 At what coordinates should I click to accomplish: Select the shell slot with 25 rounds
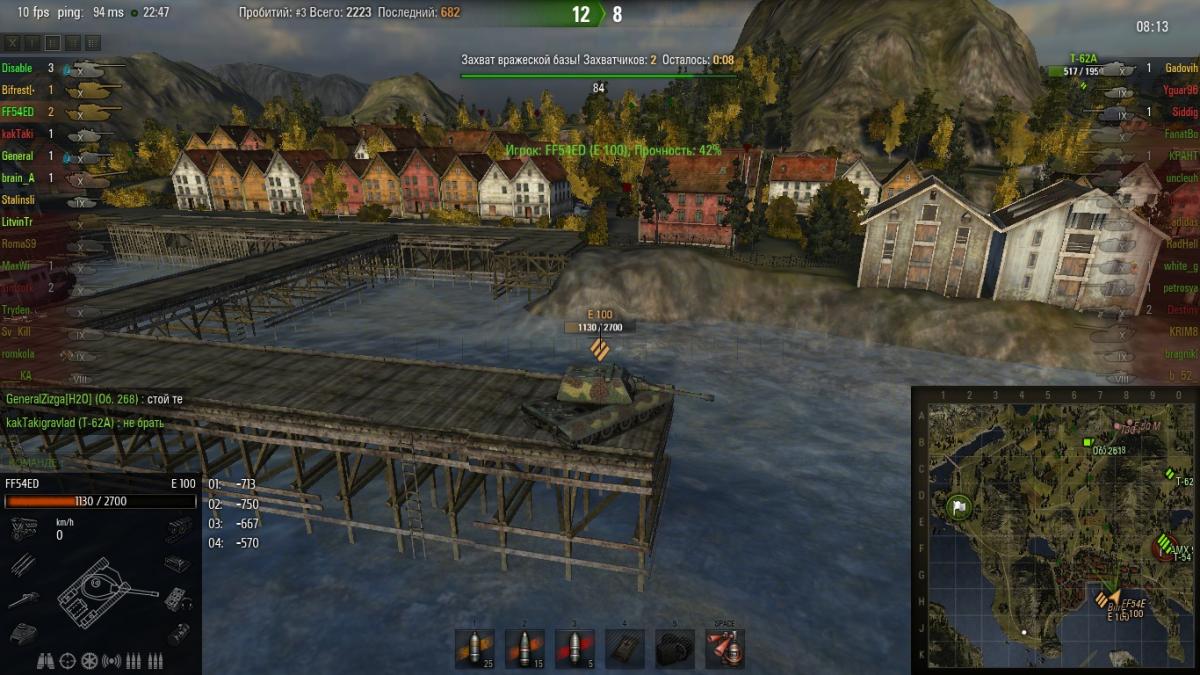pyautogui.click(x=475, y=648)
